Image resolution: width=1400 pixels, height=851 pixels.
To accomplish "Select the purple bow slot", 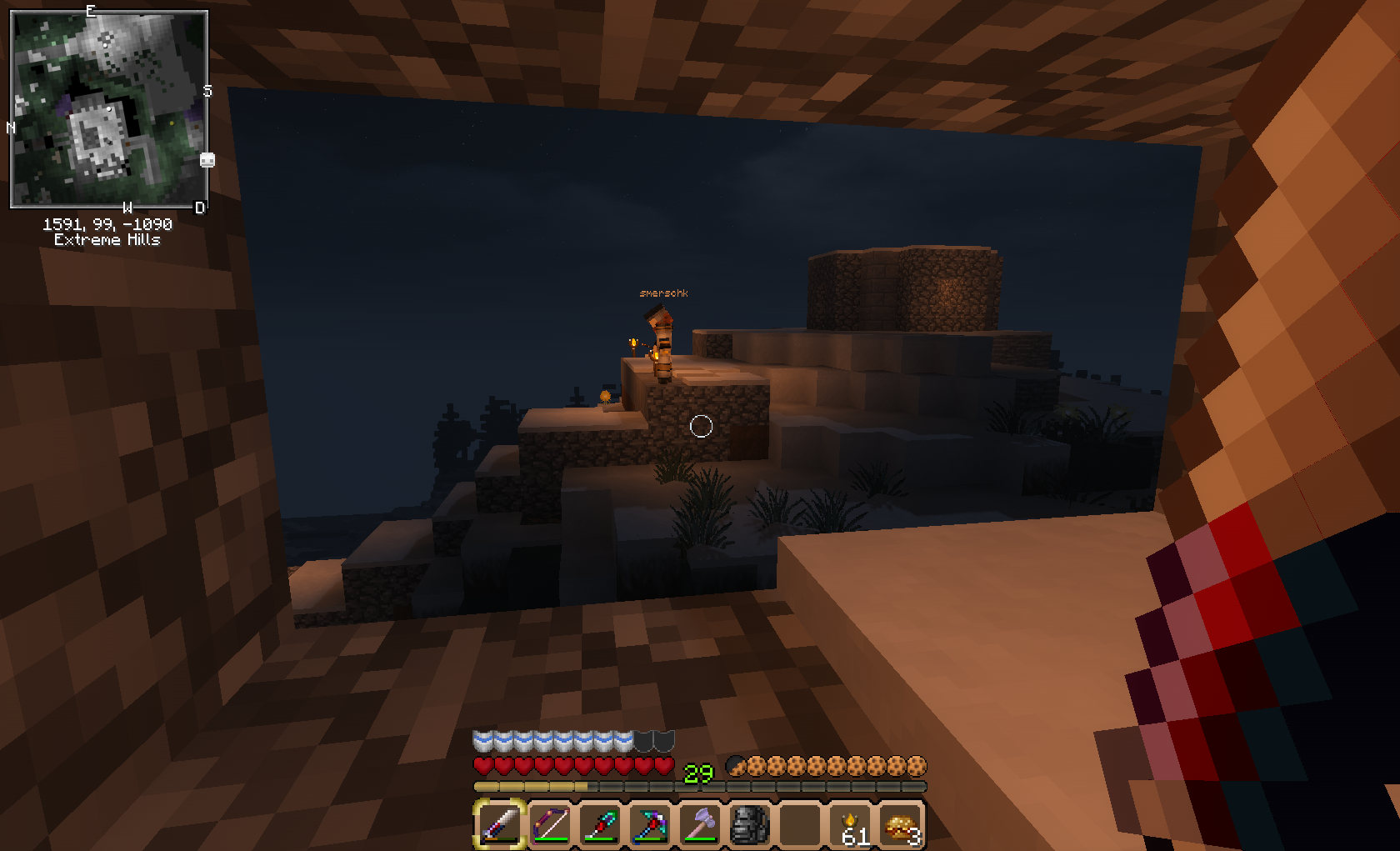I will click(x=550, y=824).
